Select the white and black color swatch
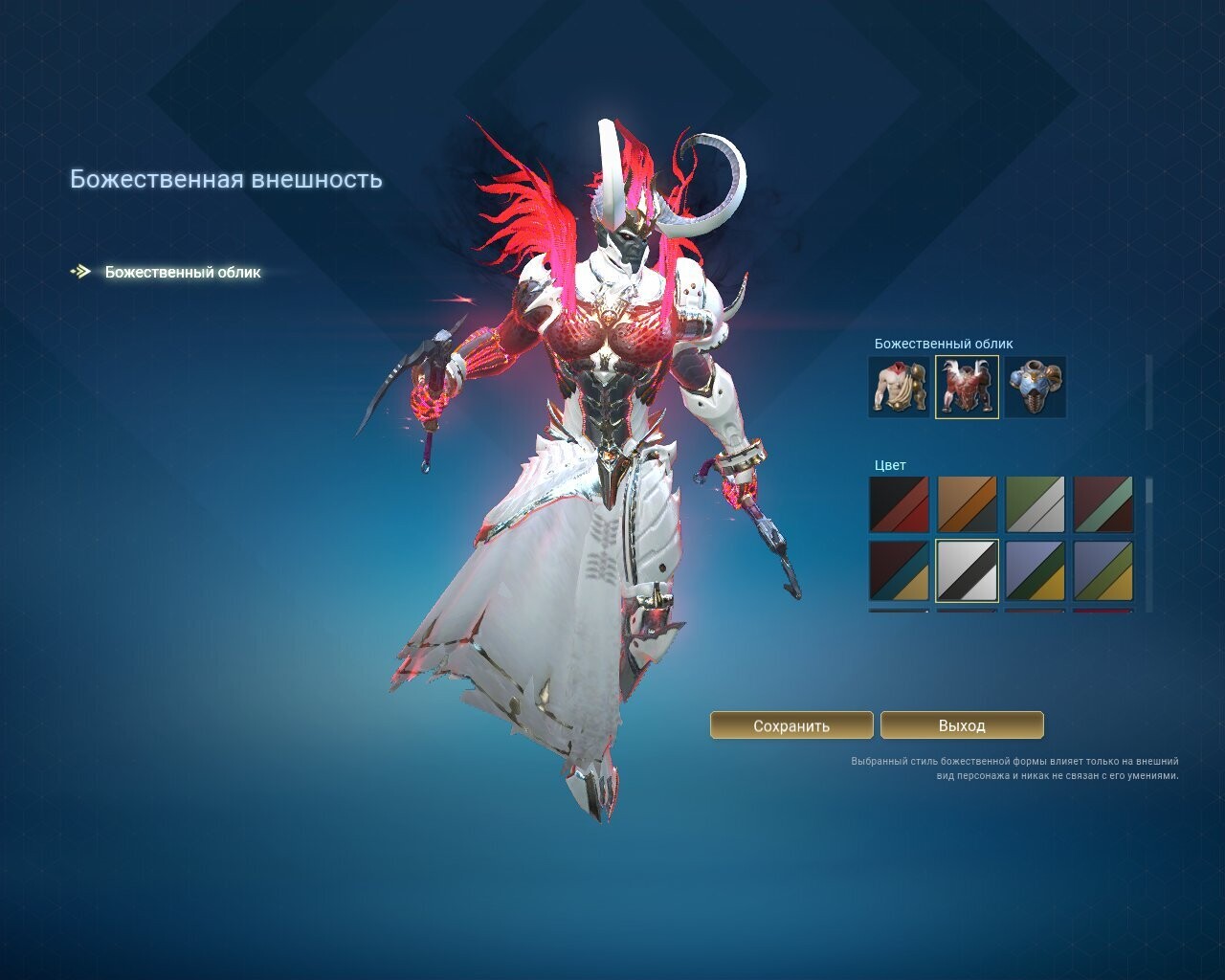Viewport: 1225px width, 980px height. point(967,571)
